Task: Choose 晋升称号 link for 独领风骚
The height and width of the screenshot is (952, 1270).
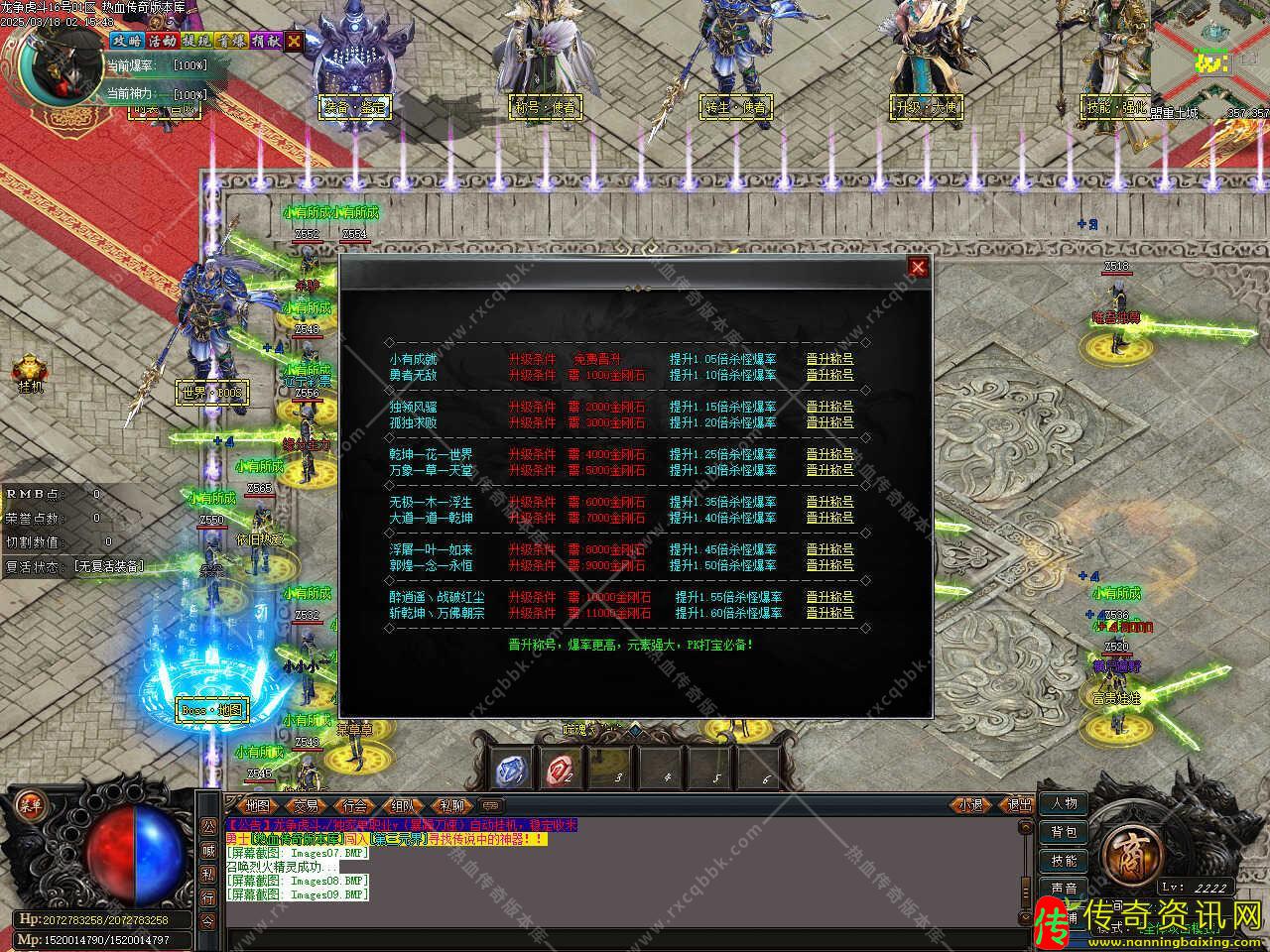Action: (x=829, y=407)
